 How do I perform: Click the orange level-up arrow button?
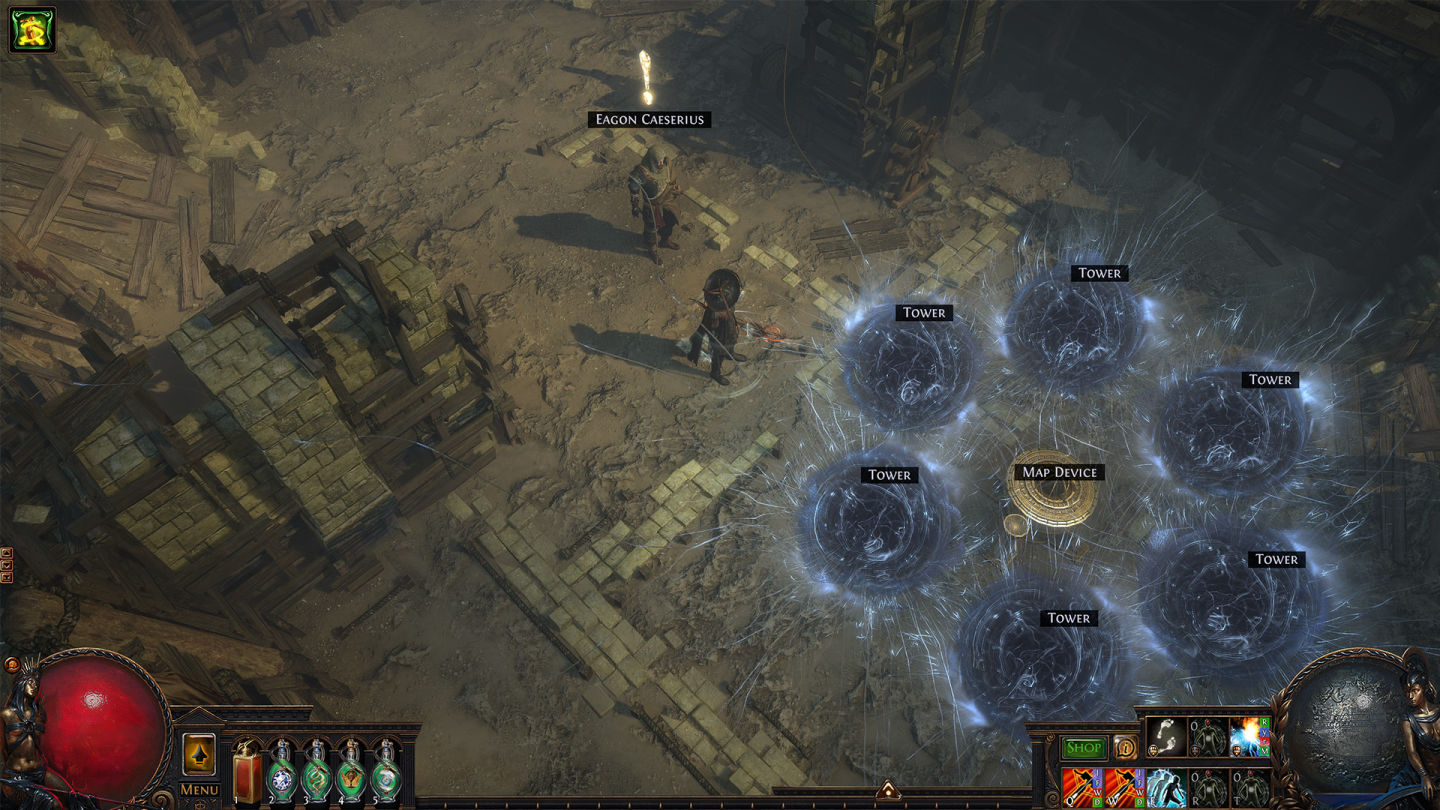click(199, 756)
